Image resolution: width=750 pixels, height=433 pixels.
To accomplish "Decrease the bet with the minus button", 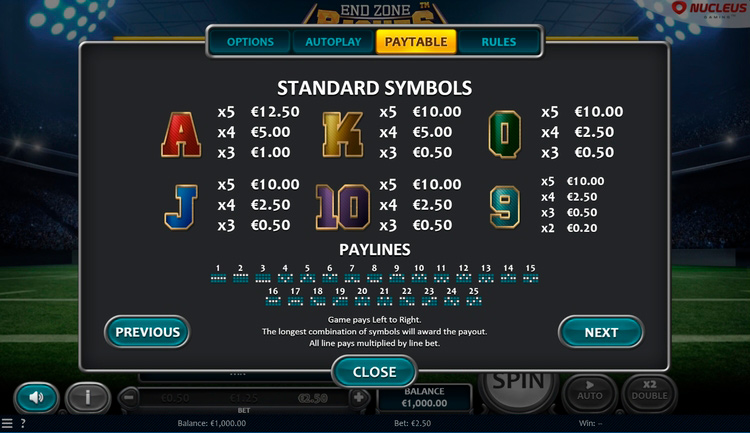I will pyautogui.click(x=130, y=397).
